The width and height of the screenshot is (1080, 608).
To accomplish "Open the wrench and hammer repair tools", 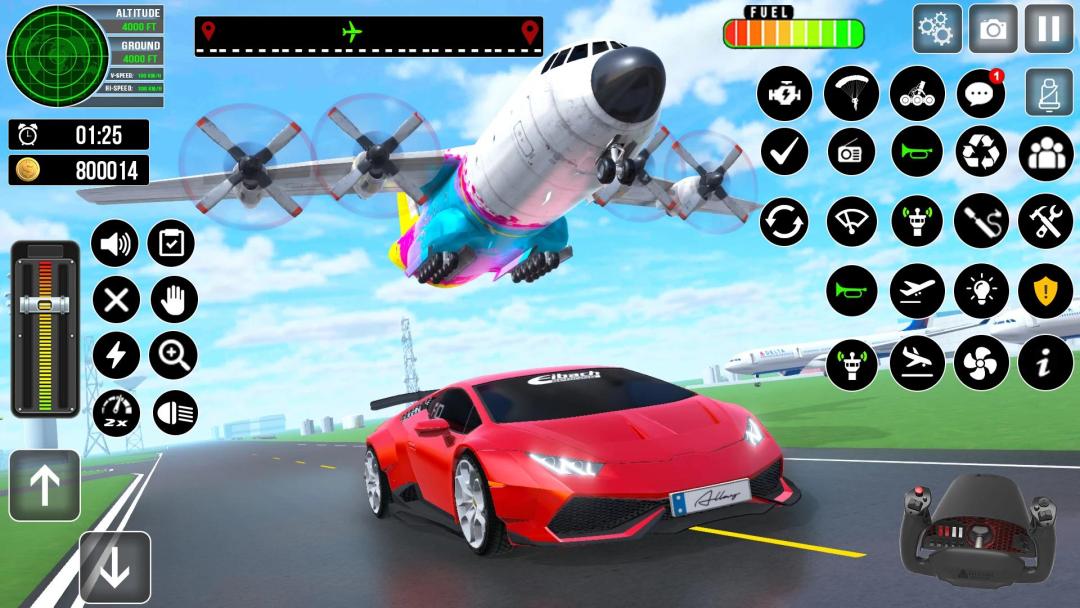I will (x=1045, y=221).
